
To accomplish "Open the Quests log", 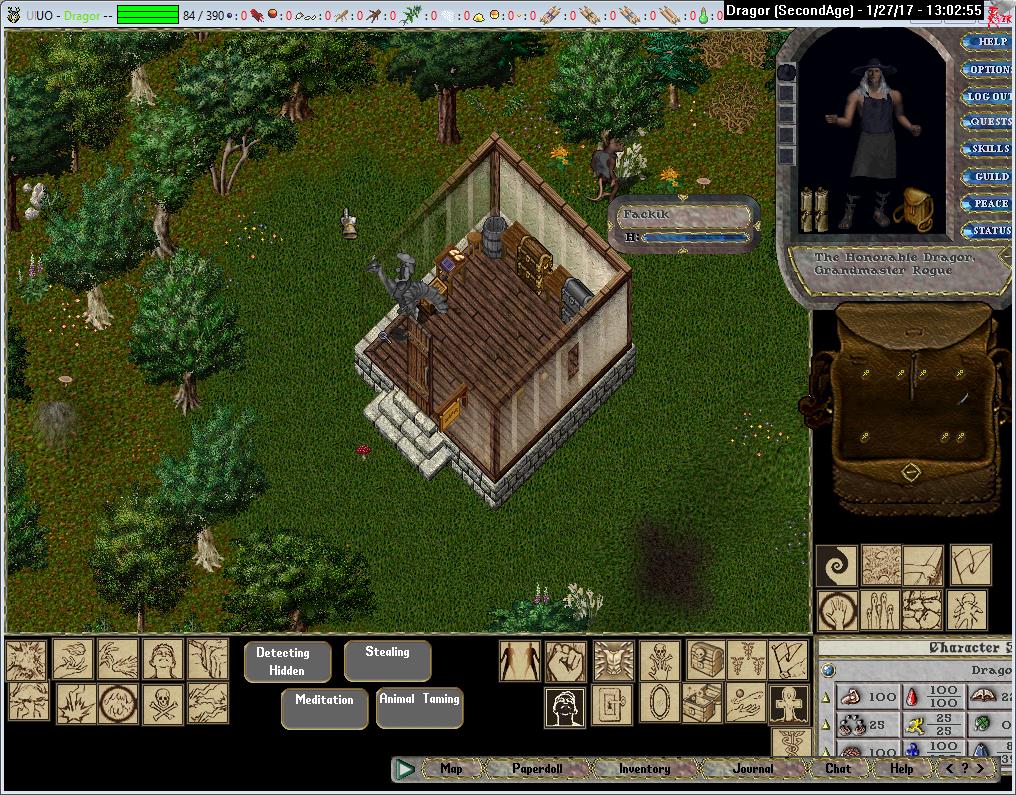I will coord(990,122).
